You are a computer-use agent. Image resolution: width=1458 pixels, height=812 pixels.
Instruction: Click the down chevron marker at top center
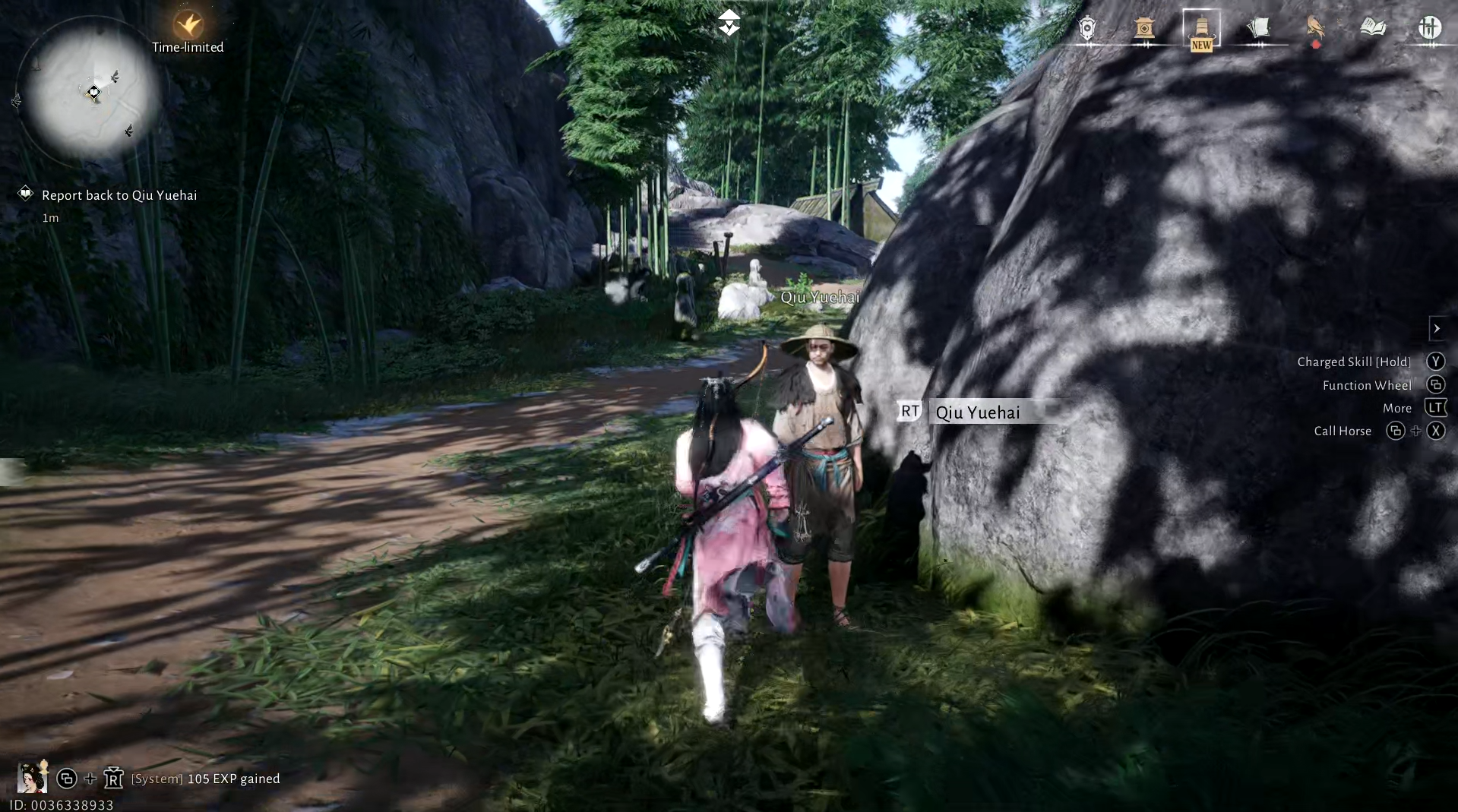coord(729,23)
